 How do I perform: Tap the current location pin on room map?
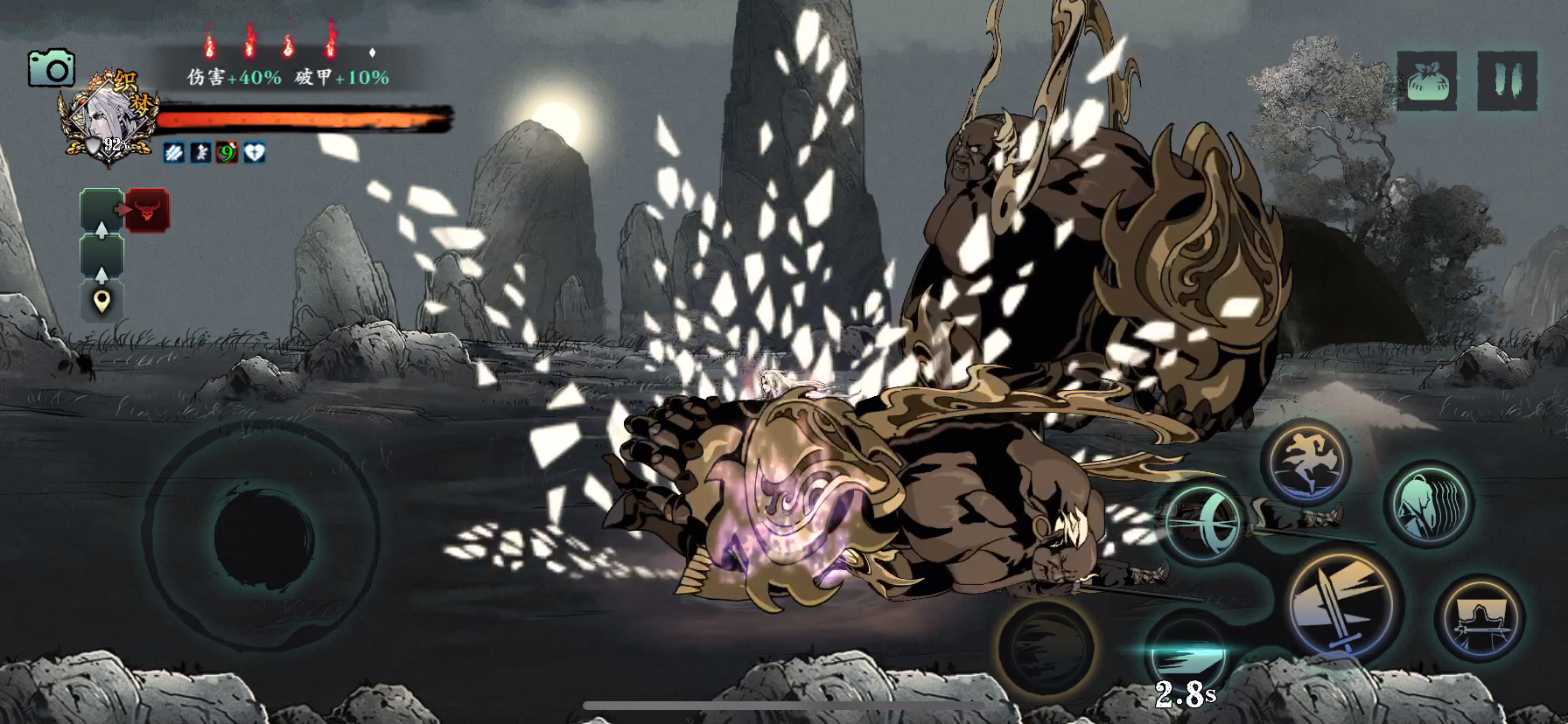(101, 302)
